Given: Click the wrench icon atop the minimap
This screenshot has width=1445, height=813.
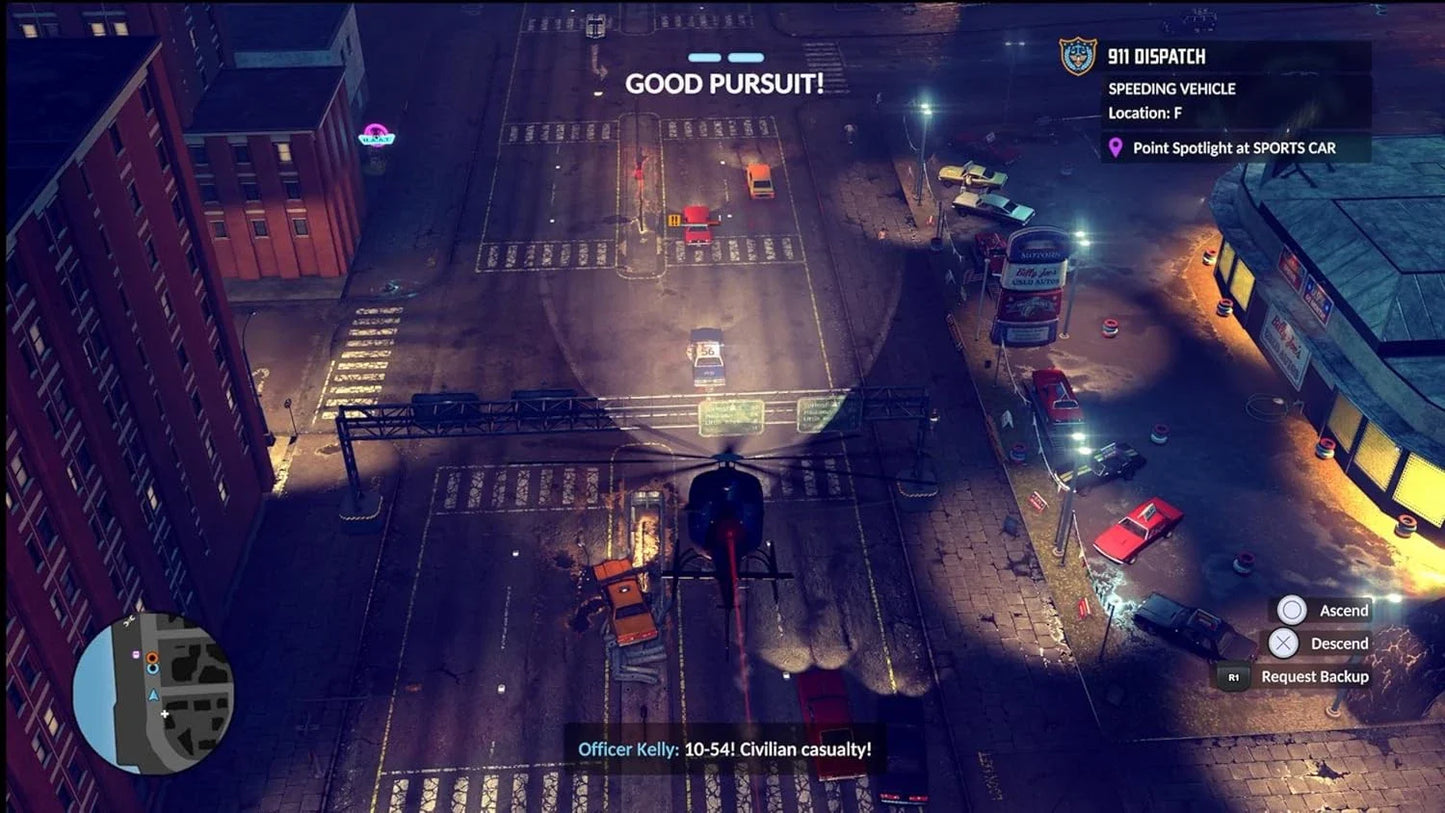Looking at the screenshot, I should (129, 621).
